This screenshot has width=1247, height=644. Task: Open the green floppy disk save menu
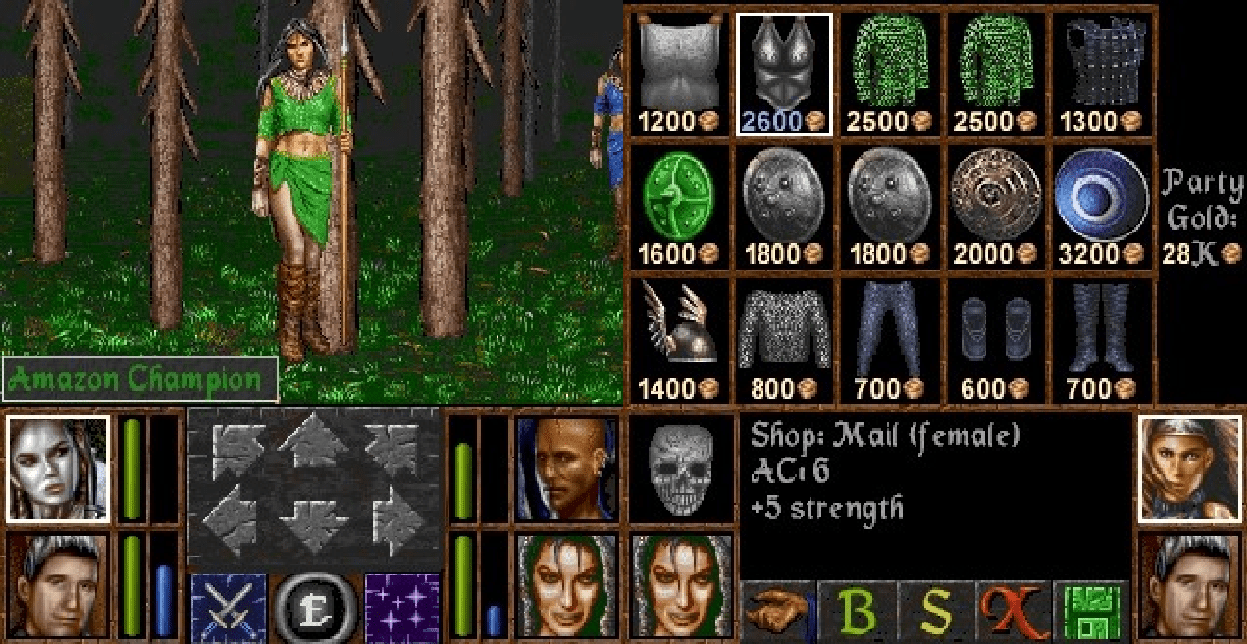tap(1089, 610)
